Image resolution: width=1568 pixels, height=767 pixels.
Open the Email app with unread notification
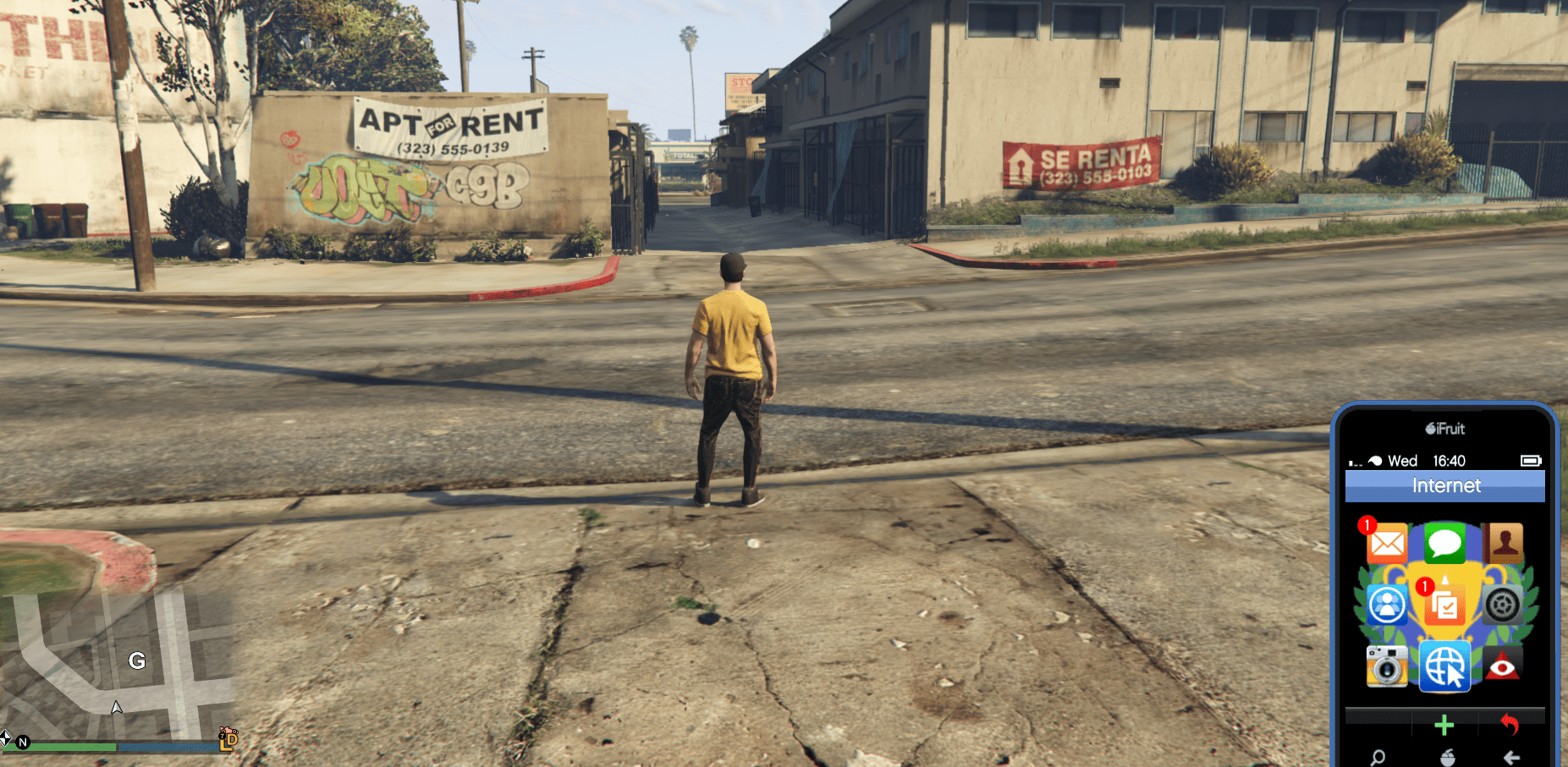[1388, 544]
